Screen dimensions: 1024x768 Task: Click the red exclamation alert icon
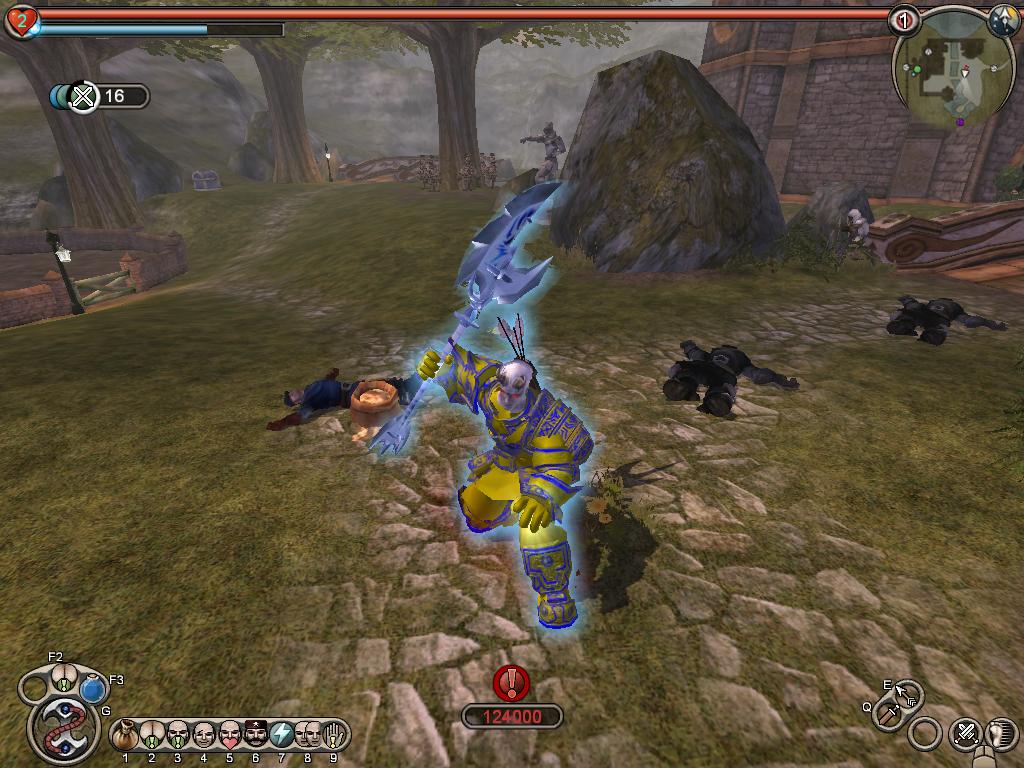(x=512, y=682)
